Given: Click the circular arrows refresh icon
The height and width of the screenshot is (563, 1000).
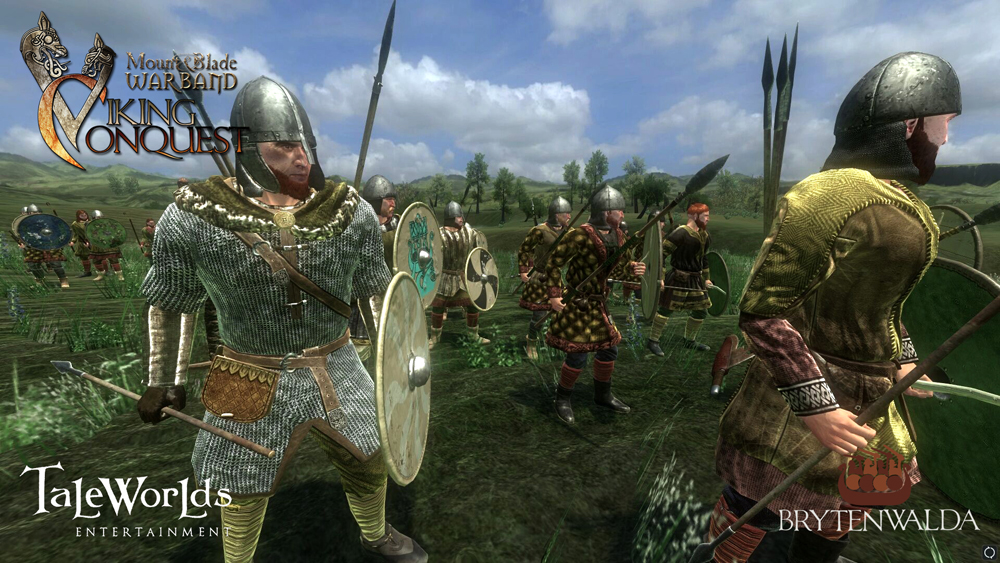Looking at the screenshot, I should 990,551.
